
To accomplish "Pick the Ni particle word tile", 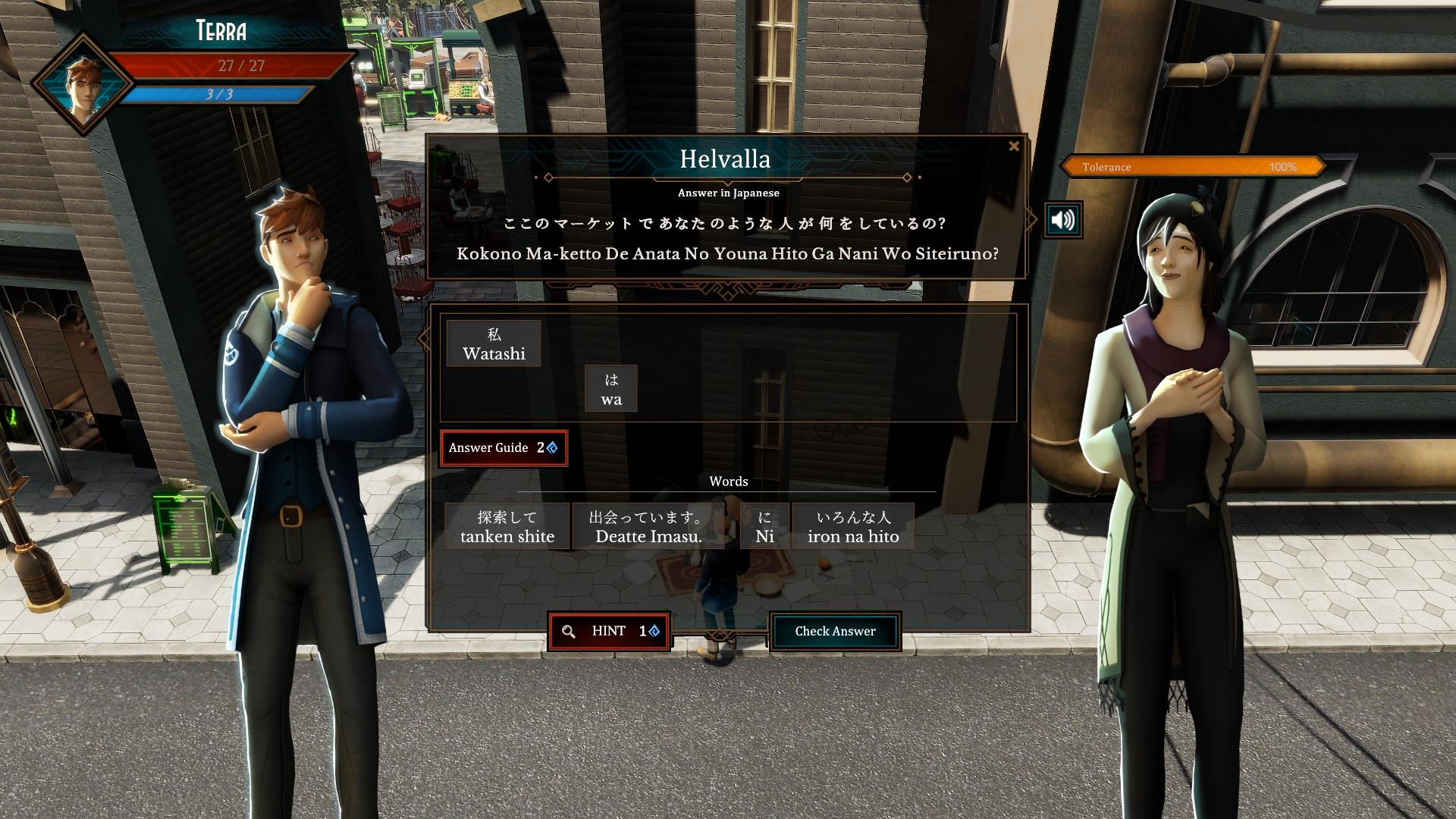I will coord(764,526).
